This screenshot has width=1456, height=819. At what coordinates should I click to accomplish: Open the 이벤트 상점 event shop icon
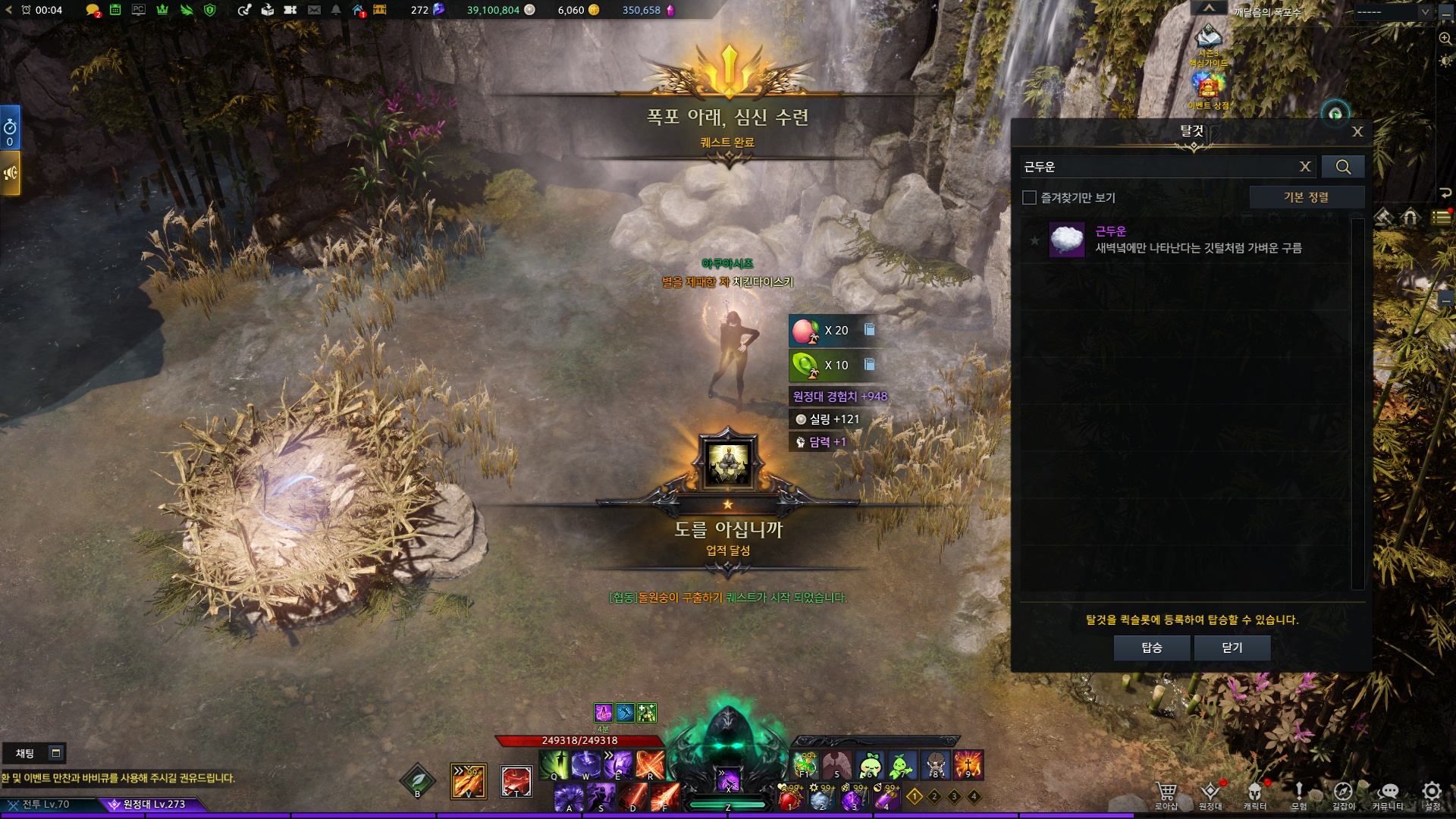point(1208,88)
